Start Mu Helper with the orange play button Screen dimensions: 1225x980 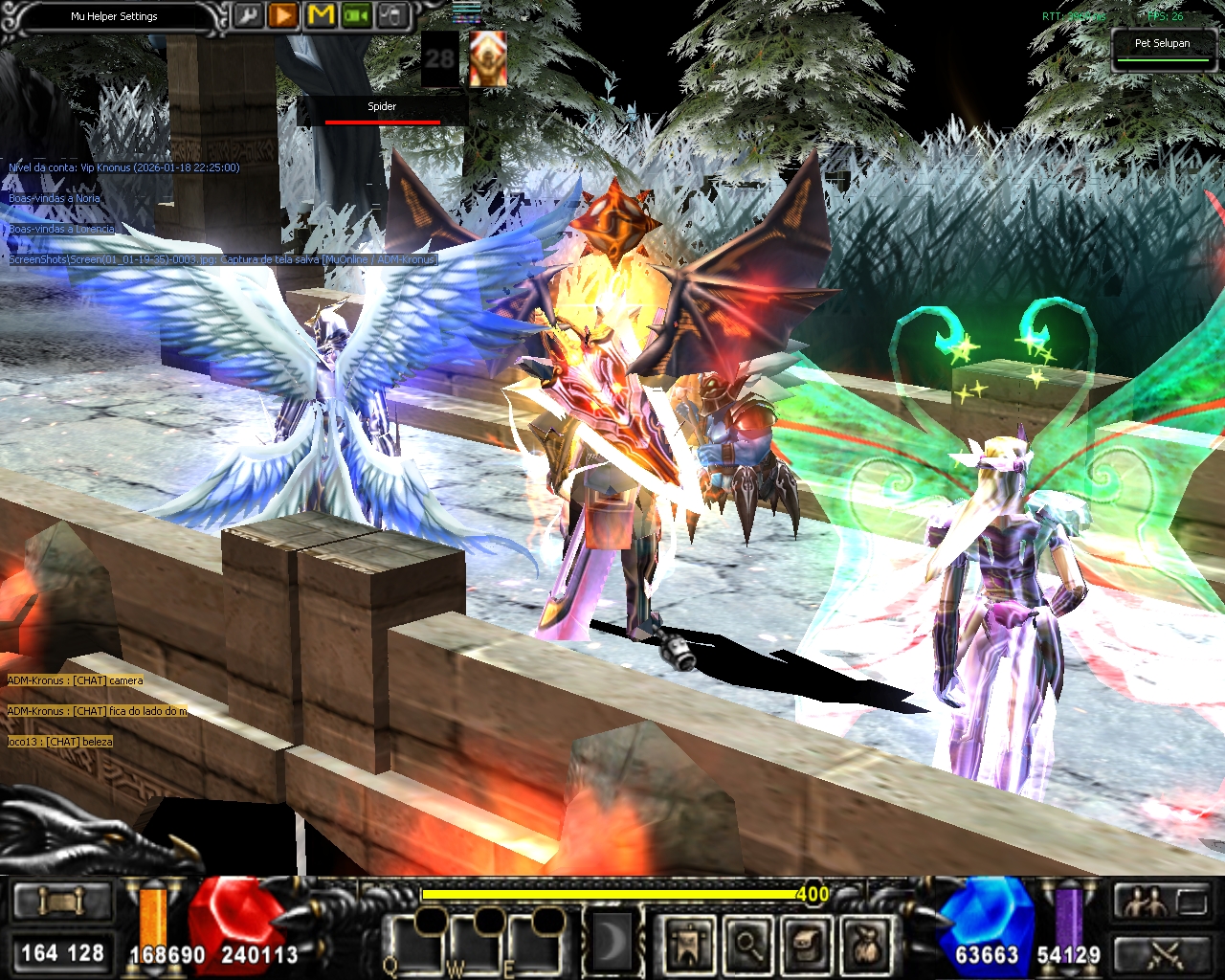pos(284,16)
